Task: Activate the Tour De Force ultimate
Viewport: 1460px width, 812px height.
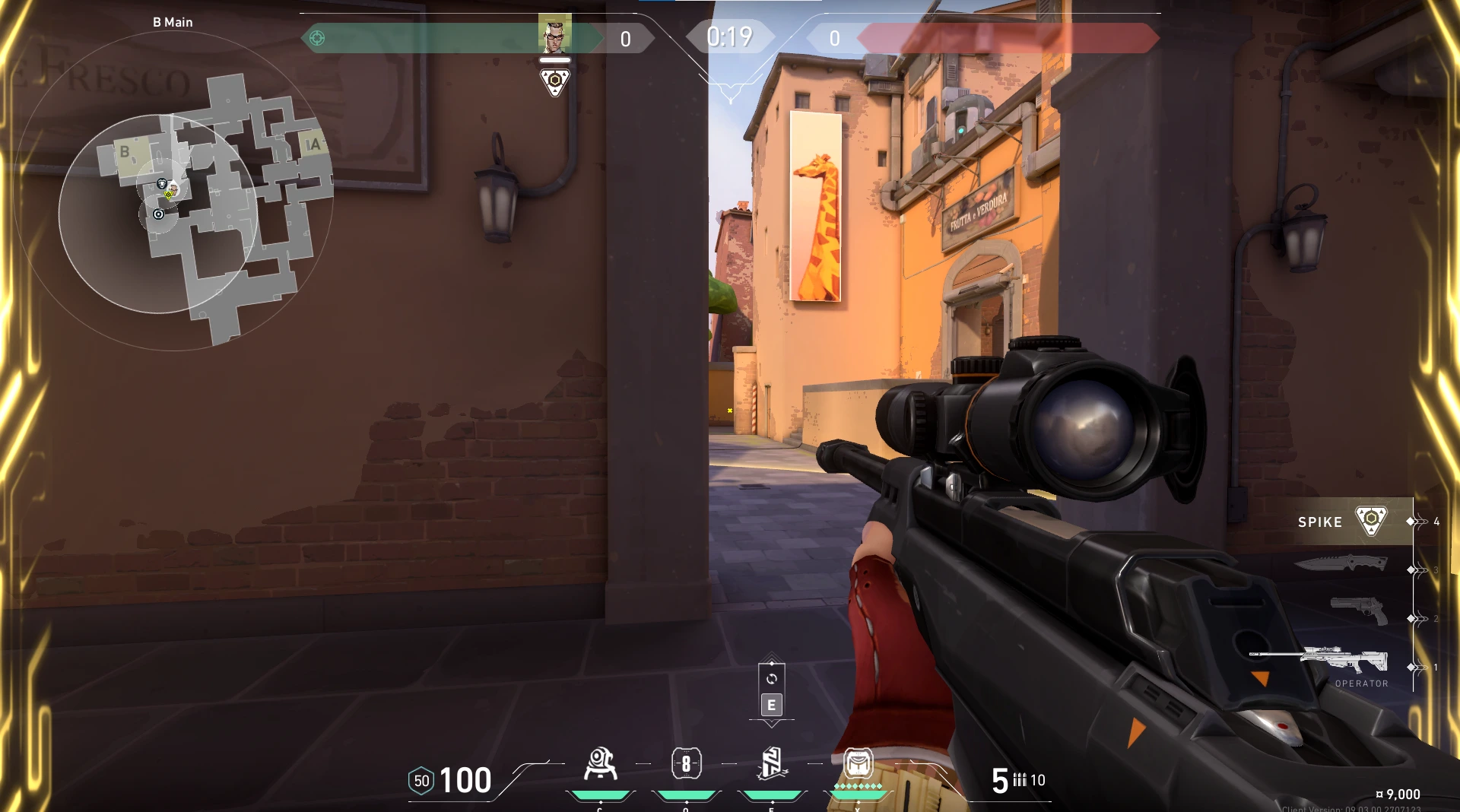Action: pos(858,763)
